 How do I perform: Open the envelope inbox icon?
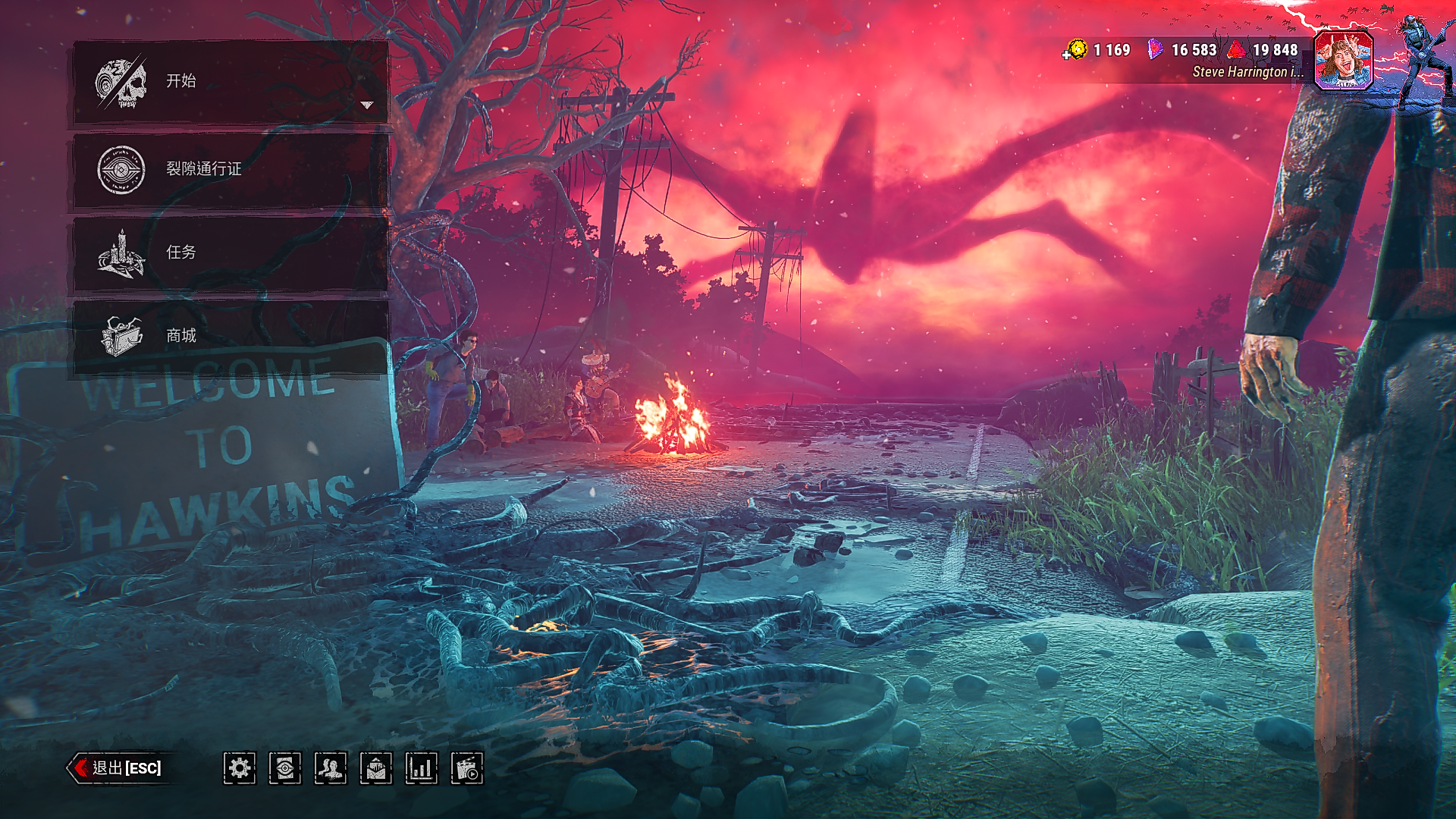tap(376, 768)
